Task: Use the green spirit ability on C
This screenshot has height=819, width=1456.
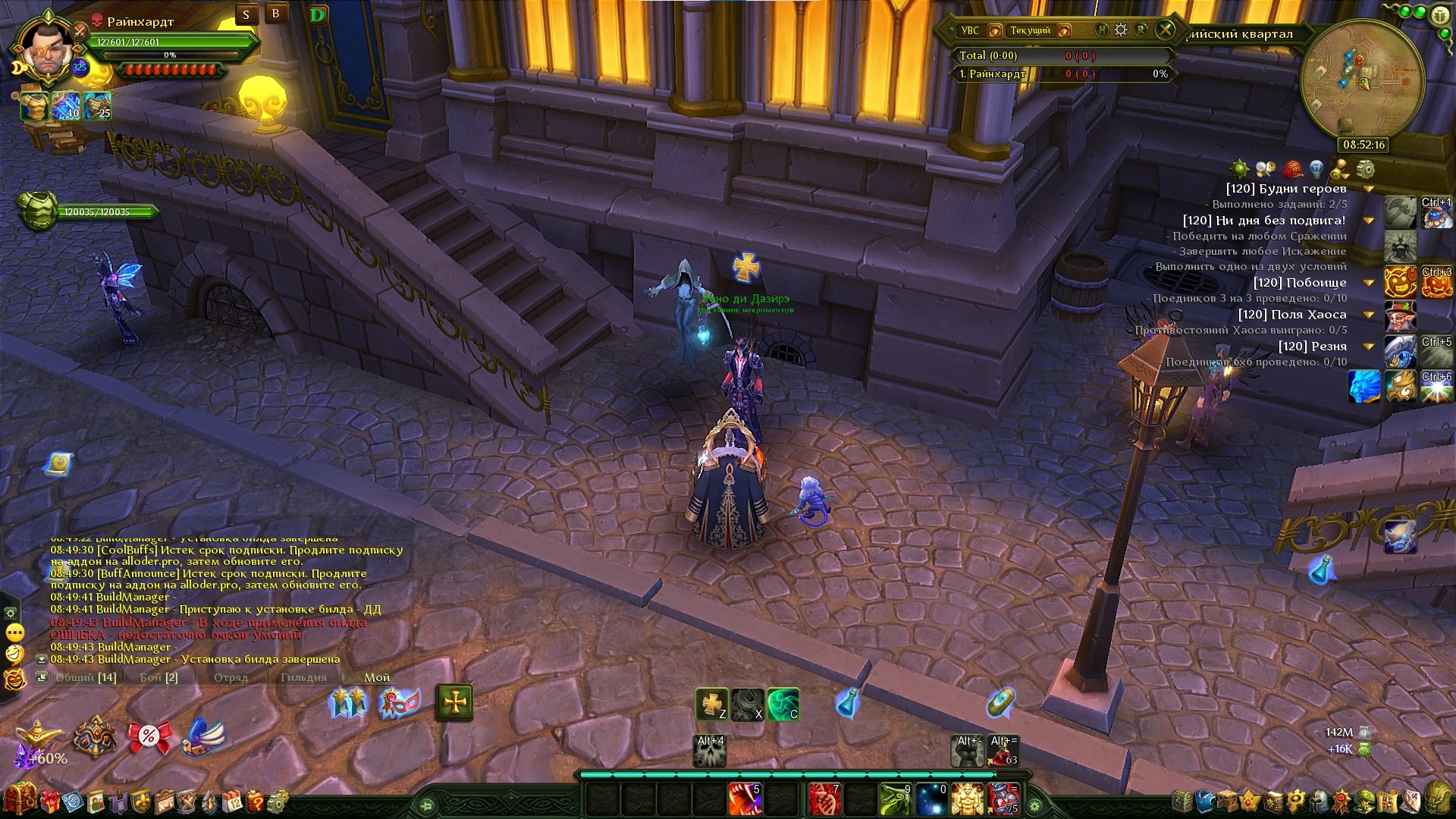Action: [783, 704]
